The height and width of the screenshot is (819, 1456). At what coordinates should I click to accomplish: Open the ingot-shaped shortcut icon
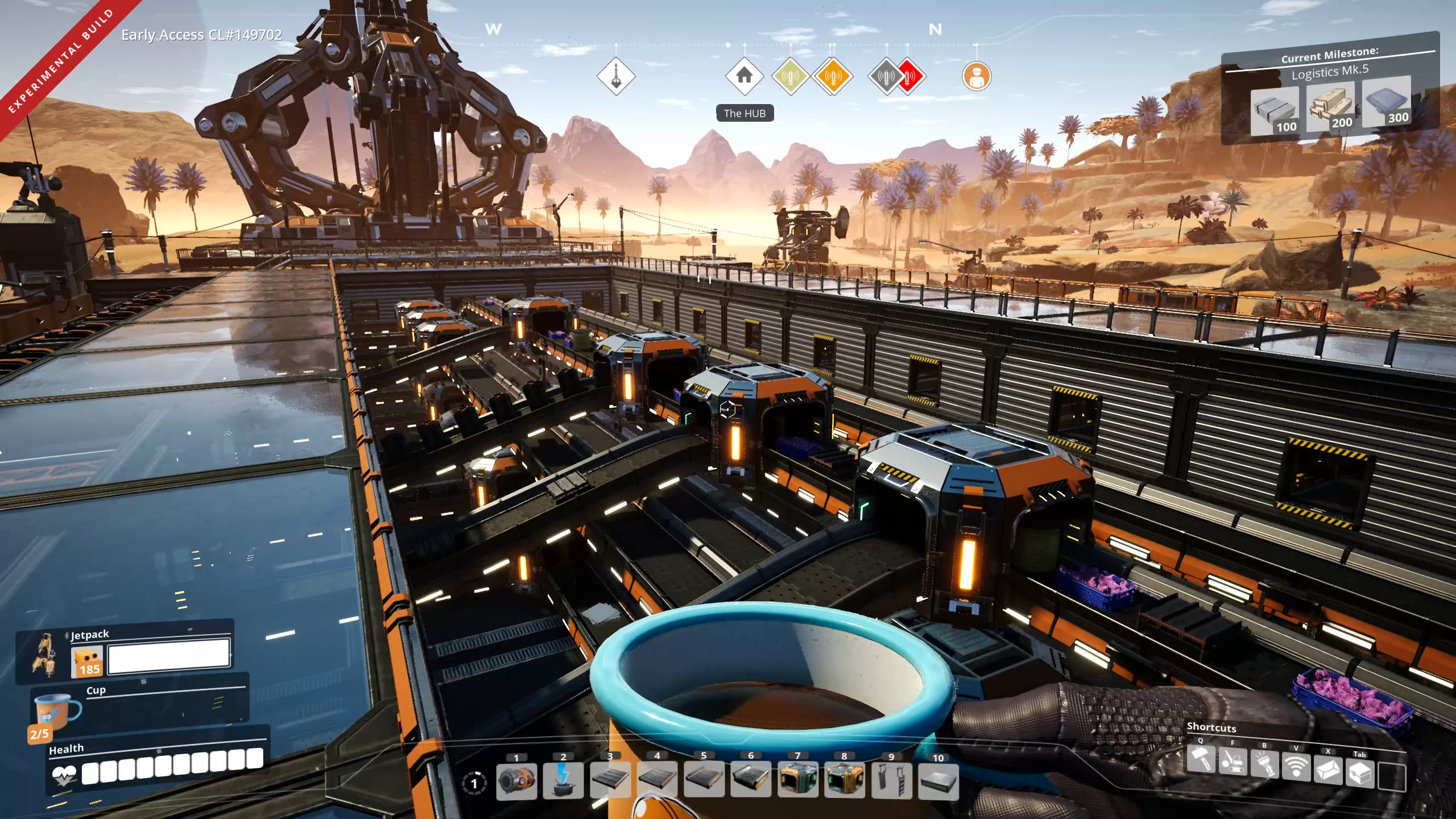[1328, 771]
